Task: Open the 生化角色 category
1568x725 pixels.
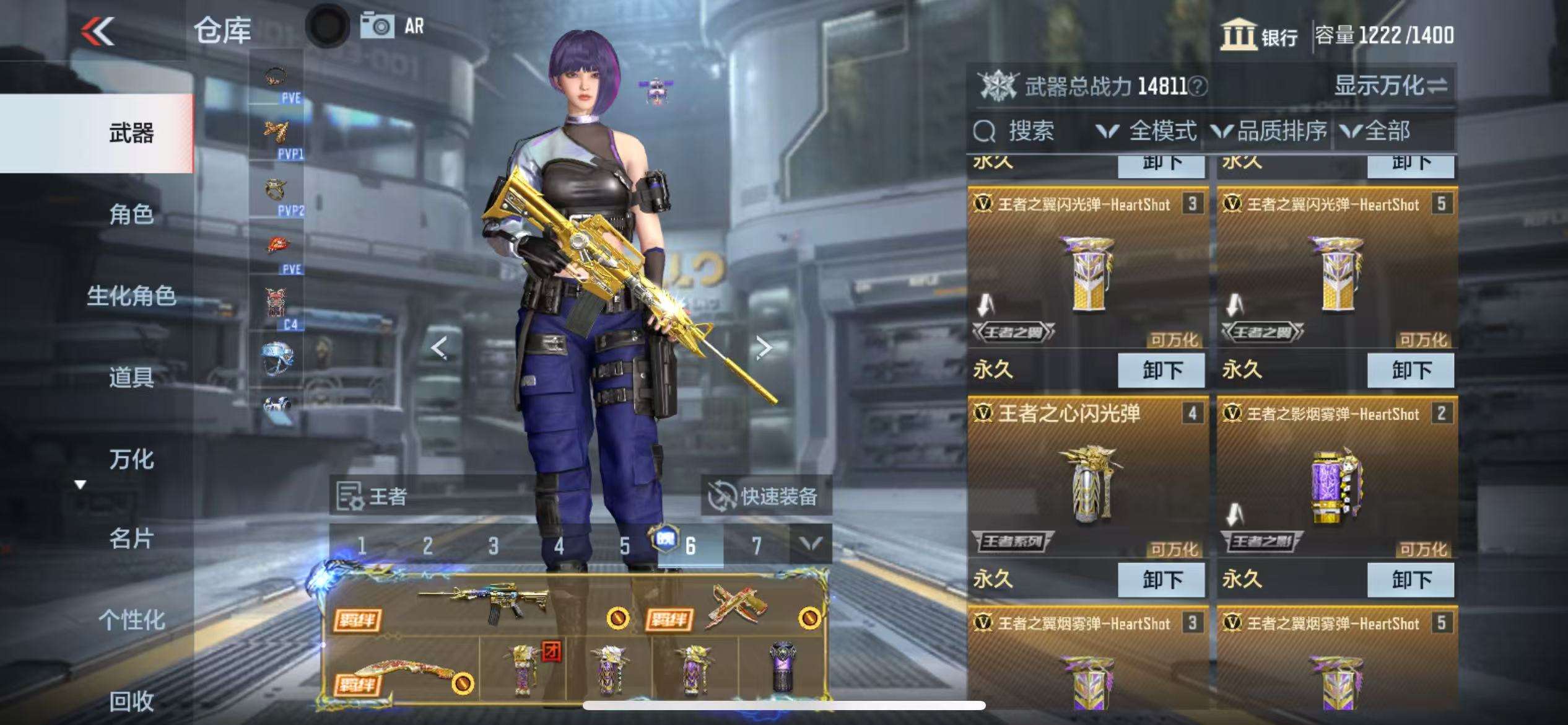Action: click(131, 296)
